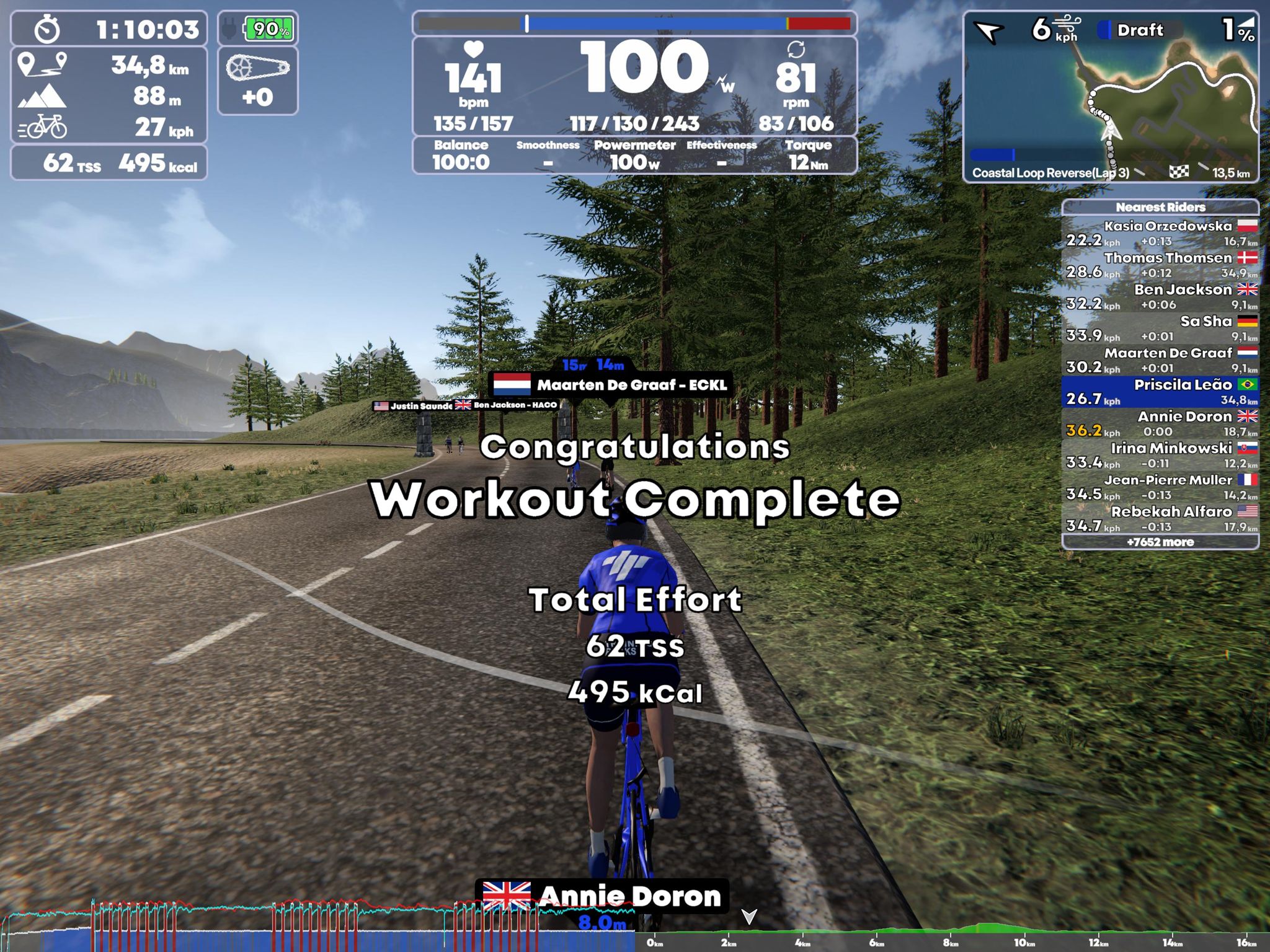Select the route distance pin icon

42,65
